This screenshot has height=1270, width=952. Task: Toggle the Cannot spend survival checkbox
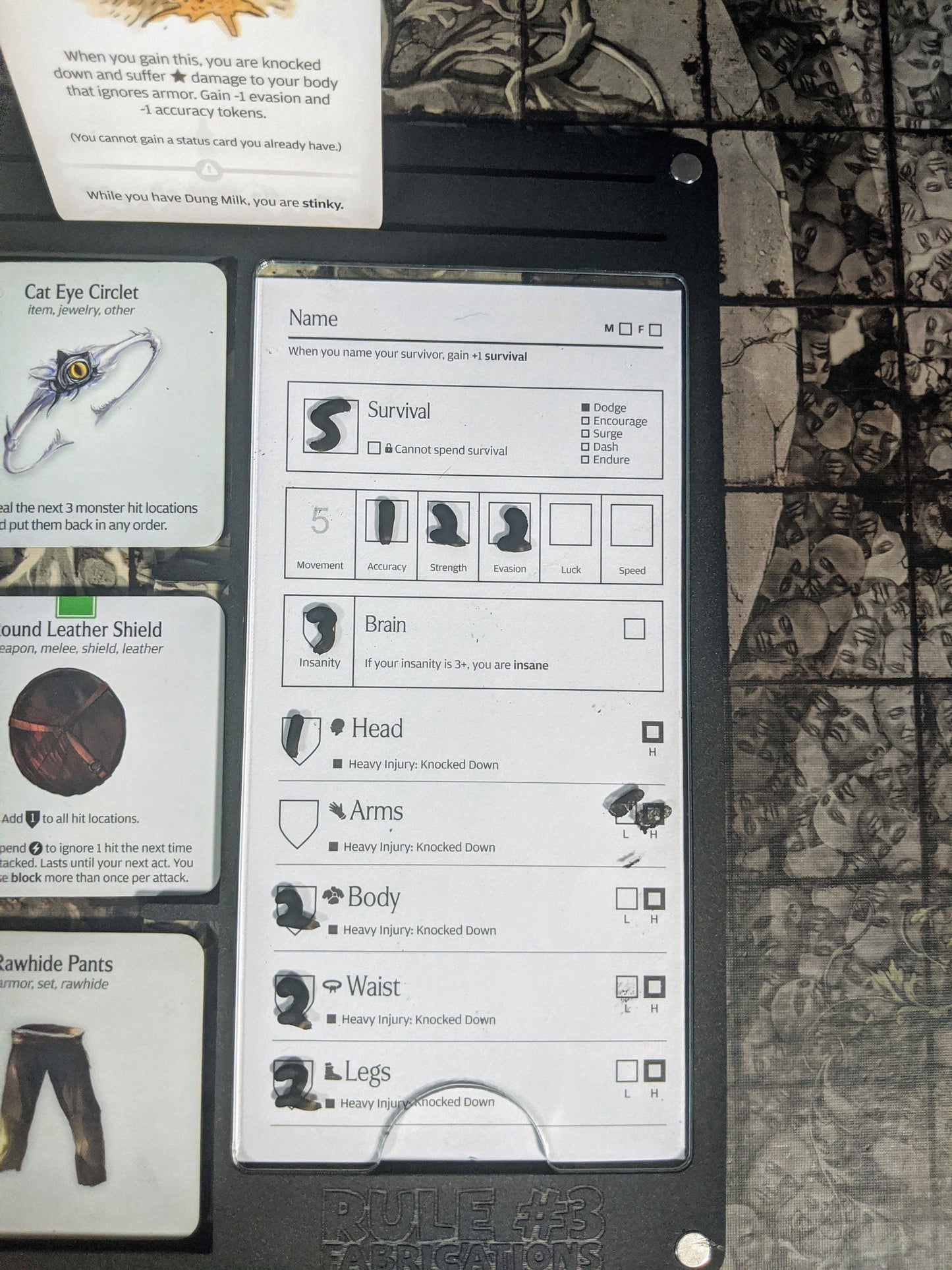point(374,449)
